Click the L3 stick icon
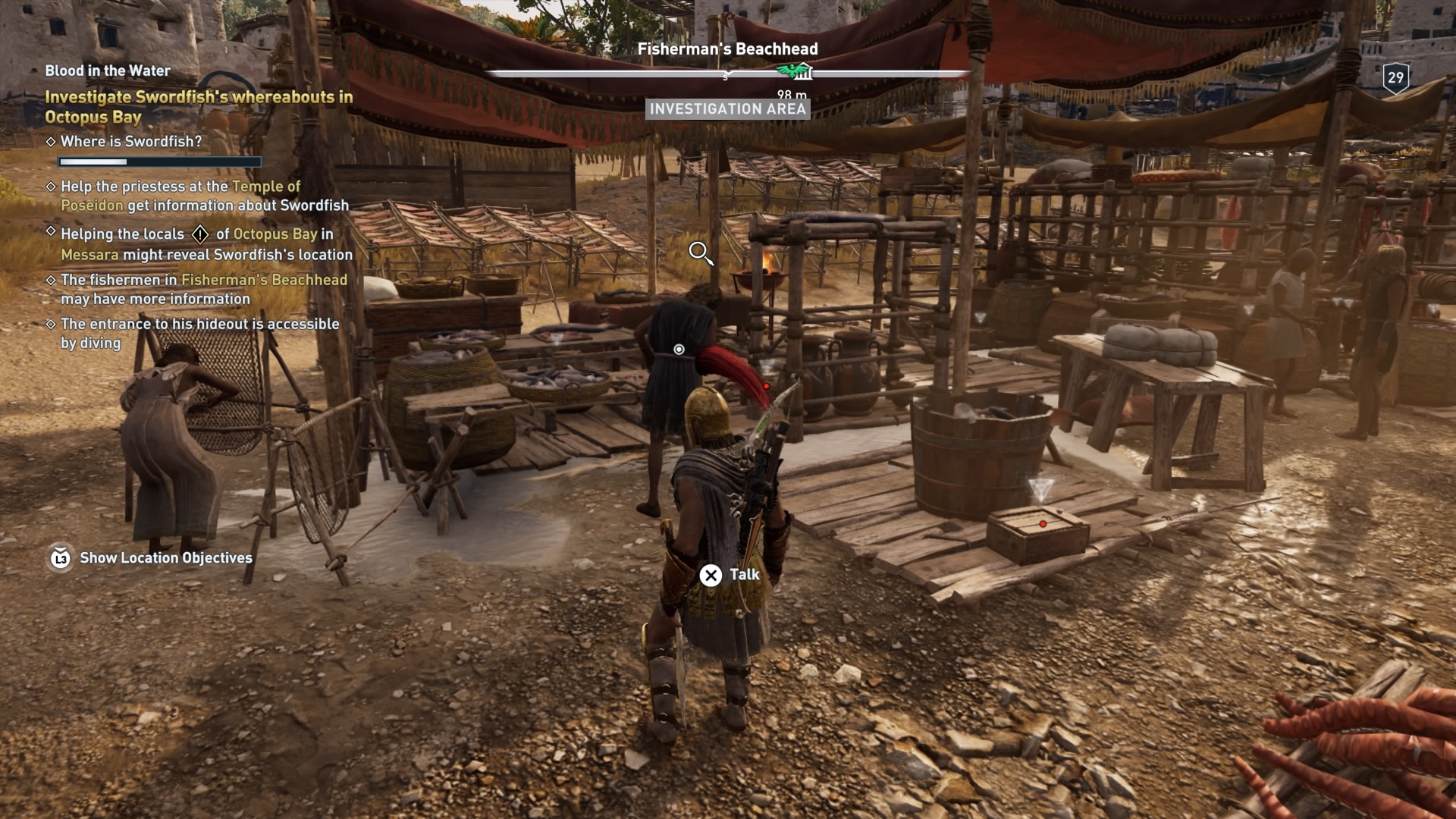Image resolution: width=1456 pixels, height=819 pixels. (x=60, y=559)
